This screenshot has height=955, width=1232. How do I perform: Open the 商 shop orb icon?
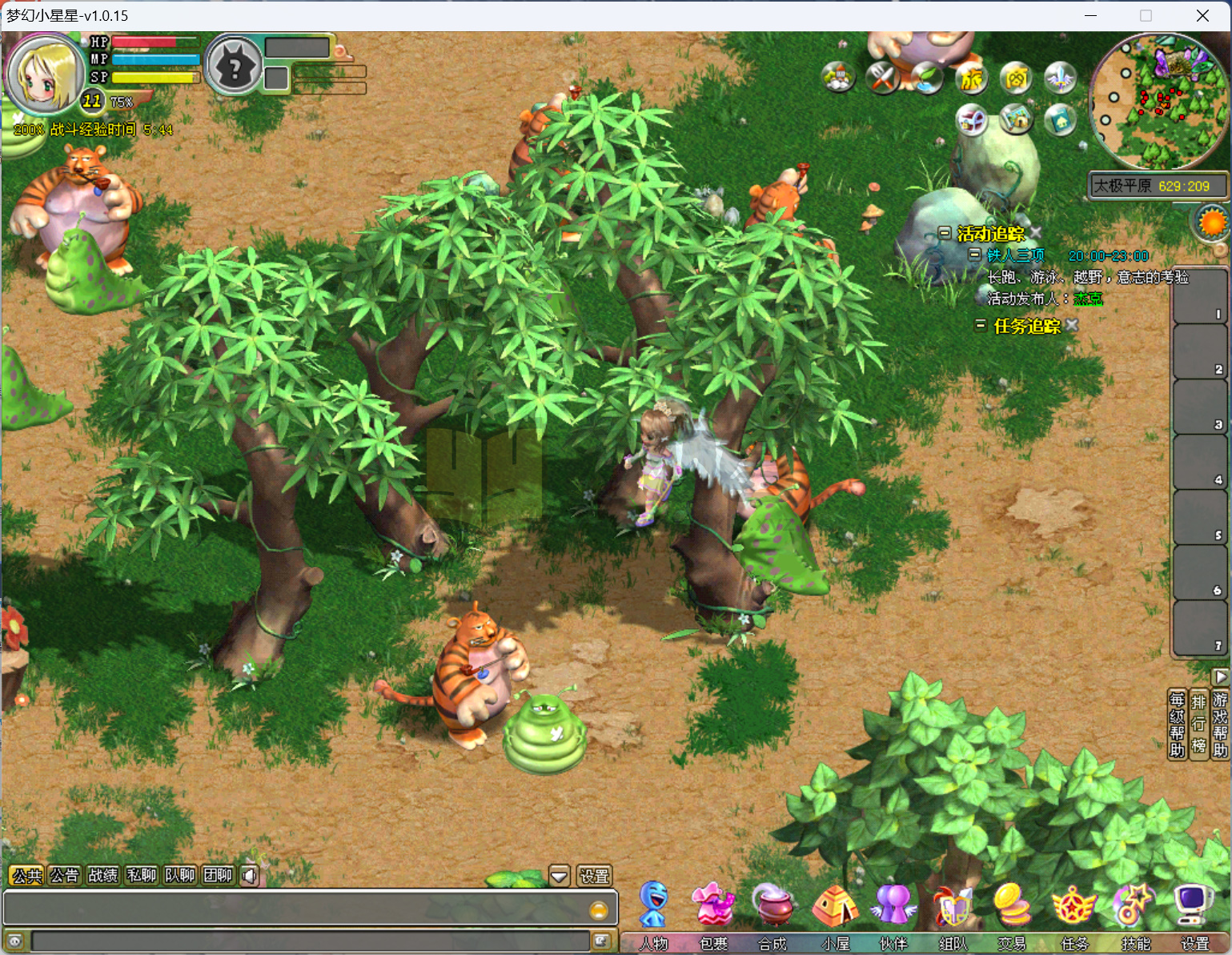click(1016, 78)
